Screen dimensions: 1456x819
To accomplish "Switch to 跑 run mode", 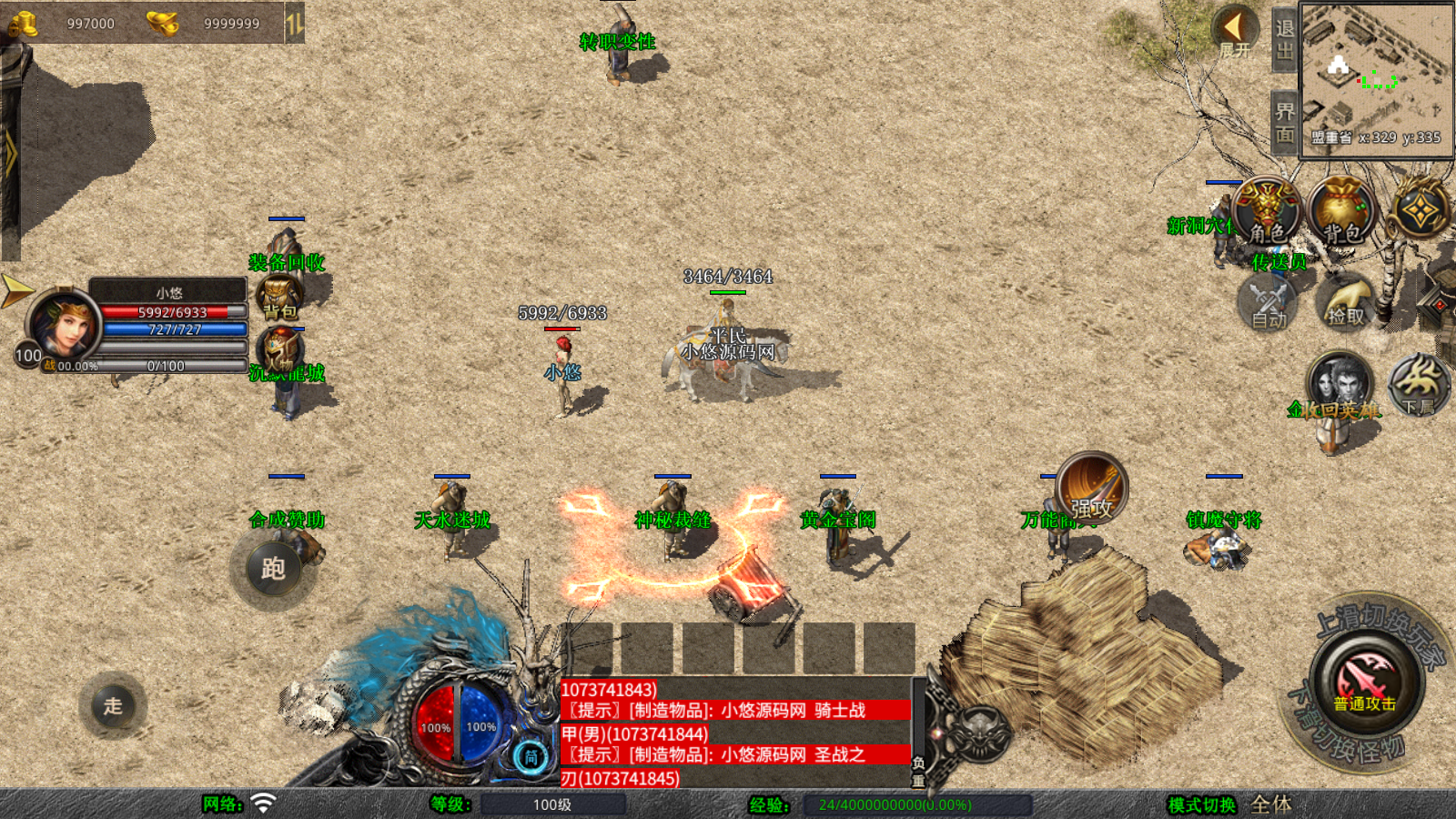I will [x=273, y=568].
